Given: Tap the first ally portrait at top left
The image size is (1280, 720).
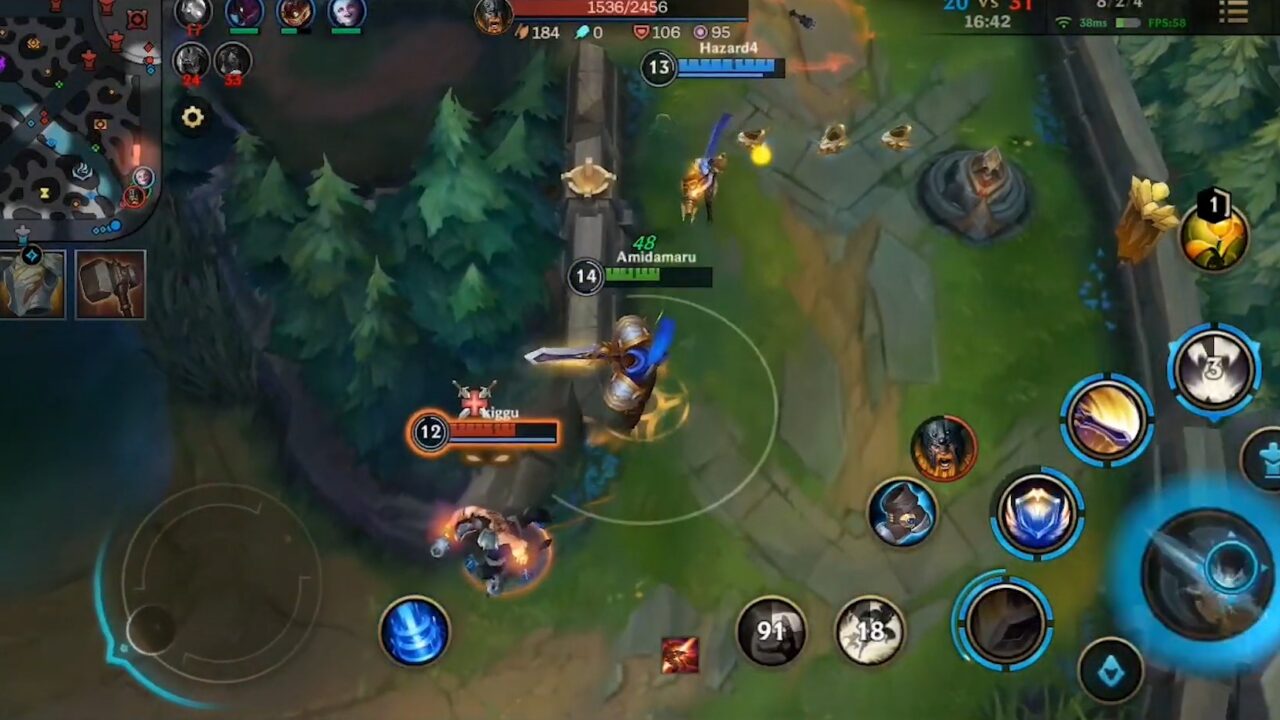Looking at the screenshot, I should 192,14.
